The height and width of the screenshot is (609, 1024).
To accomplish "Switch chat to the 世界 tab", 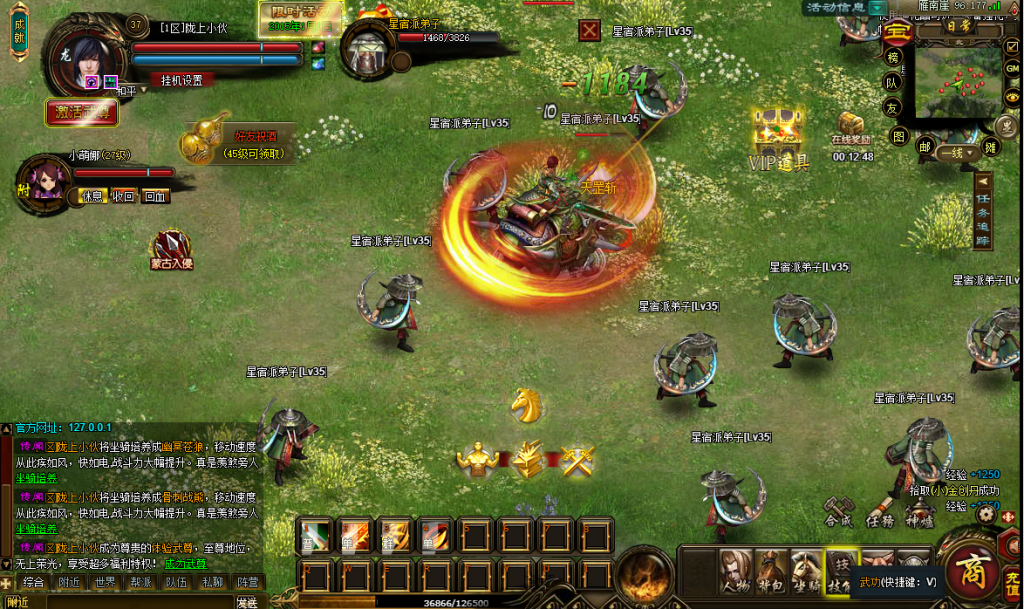I will coord(103,582).
